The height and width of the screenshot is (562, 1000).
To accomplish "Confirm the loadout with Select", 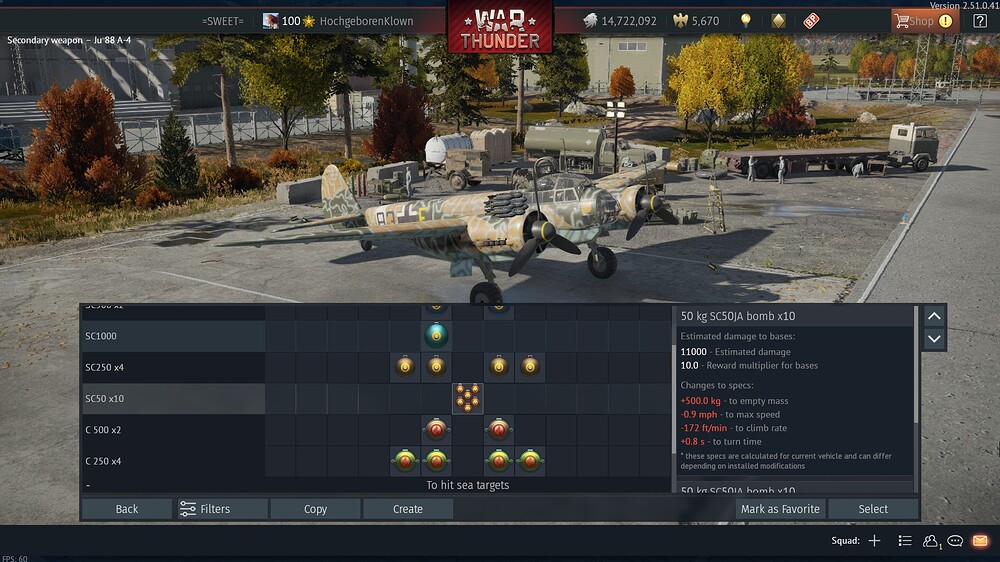I will click(873, 509).
